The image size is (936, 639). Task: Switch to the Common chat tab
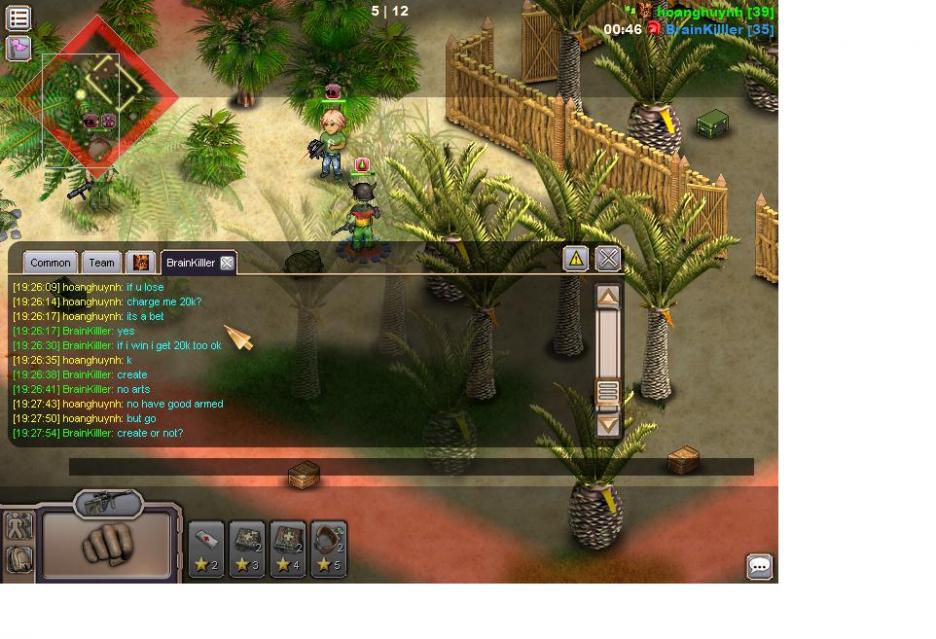(50, 263)
